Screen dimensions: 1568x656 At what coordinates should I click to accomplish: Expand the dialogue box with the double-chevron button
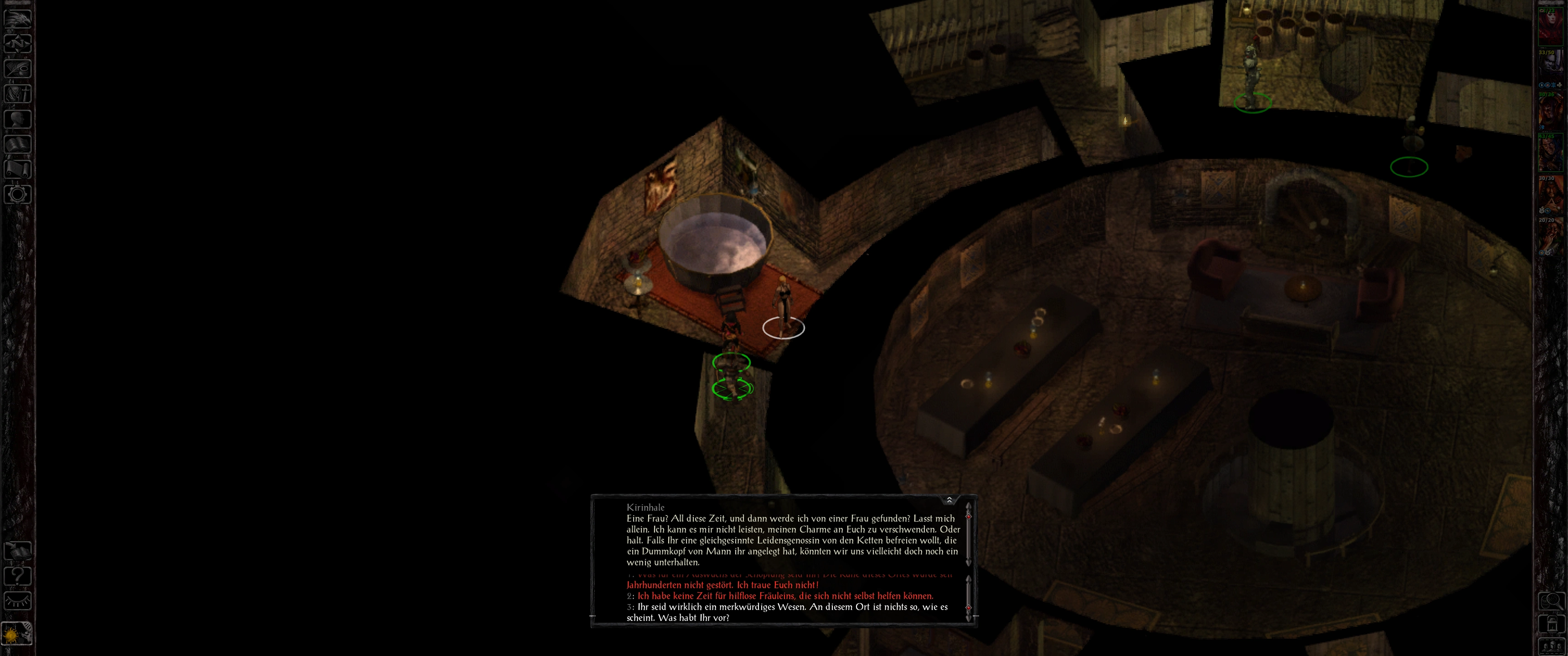click(x=949, y=500)
